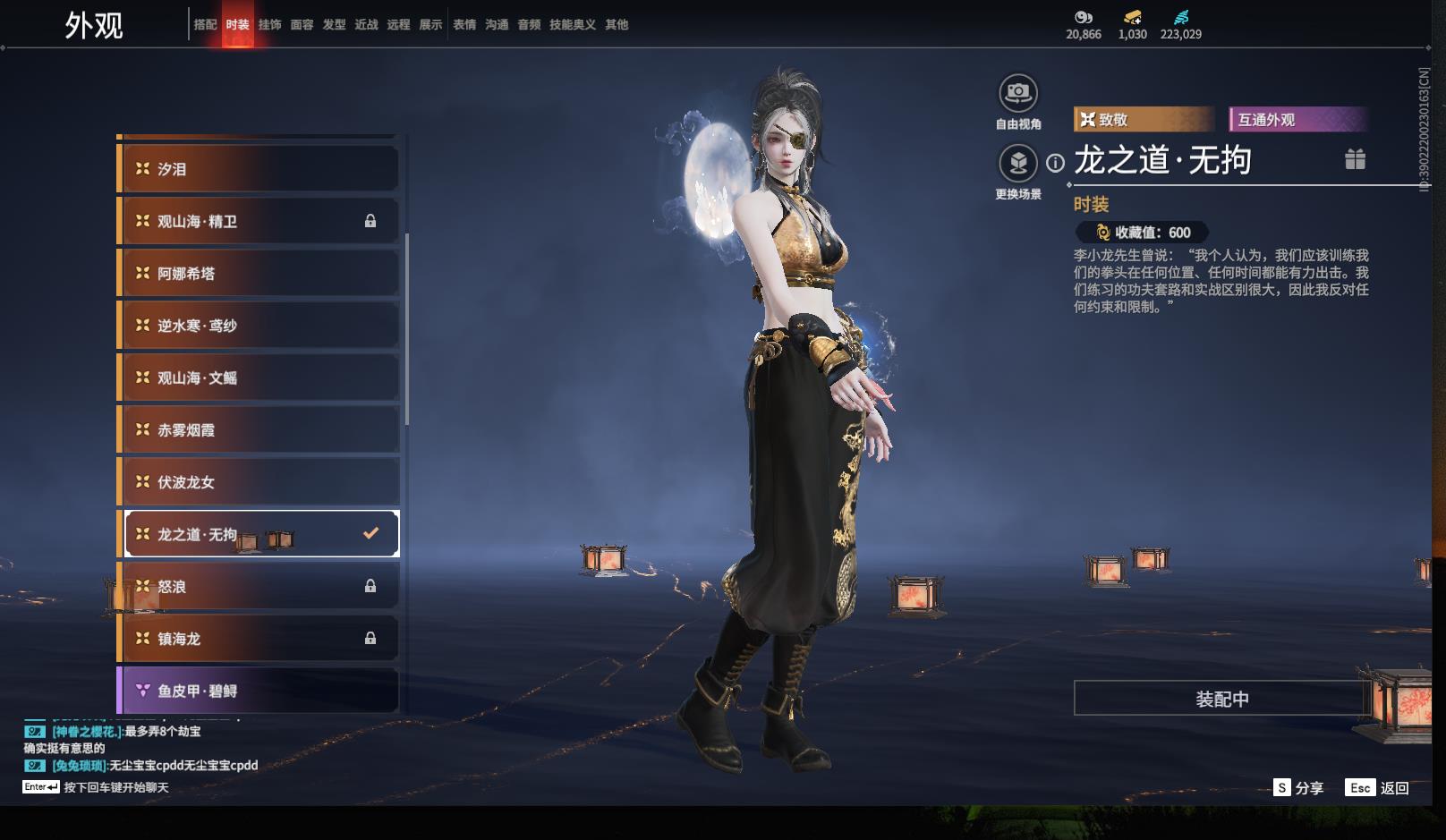This screenshot has width=1446, height=840.
Task: Choose the 汐泪 outfit from the list
Action: [259, 169]
